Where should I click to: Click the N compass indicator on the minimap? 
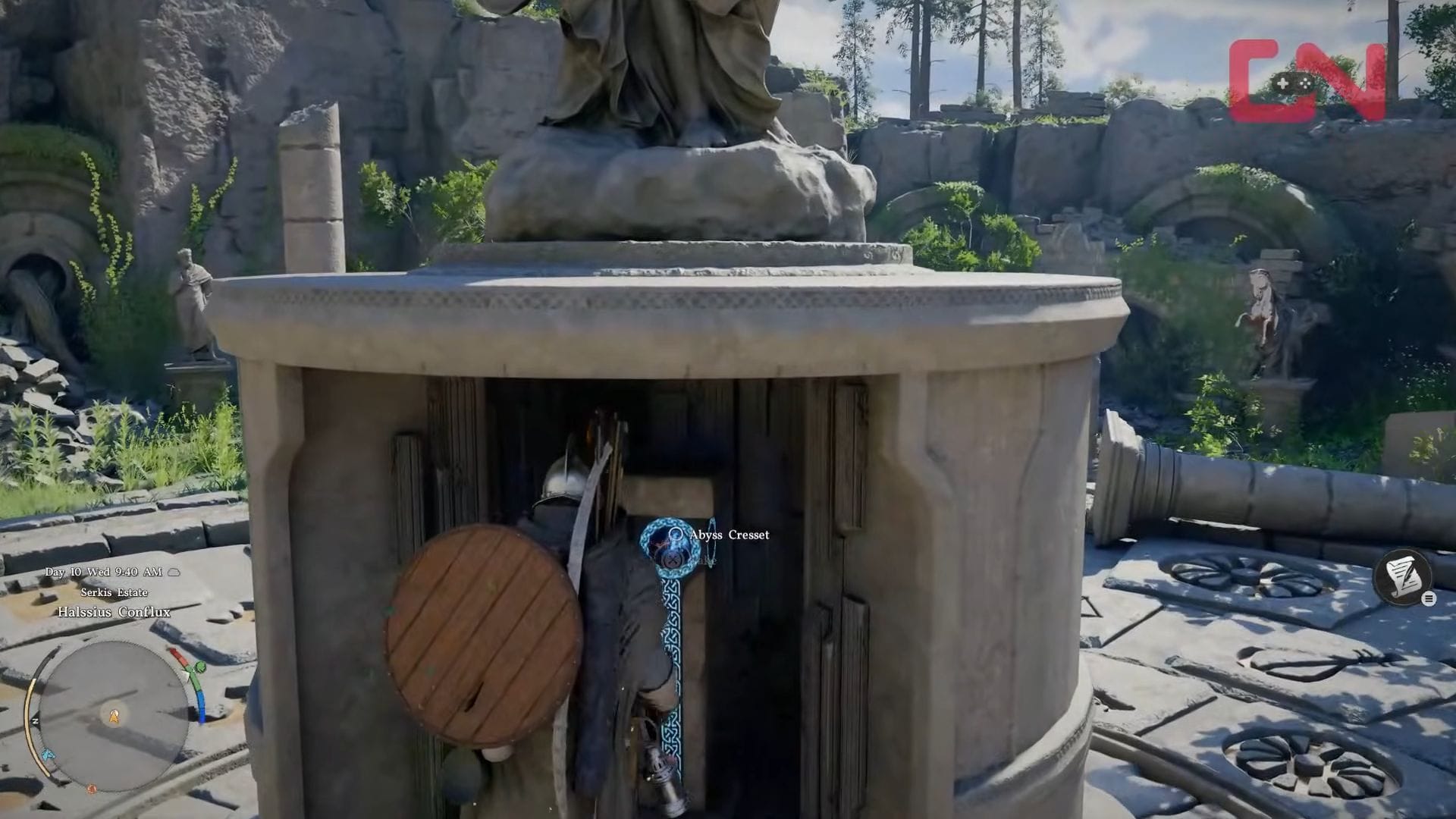coord(35,720)
